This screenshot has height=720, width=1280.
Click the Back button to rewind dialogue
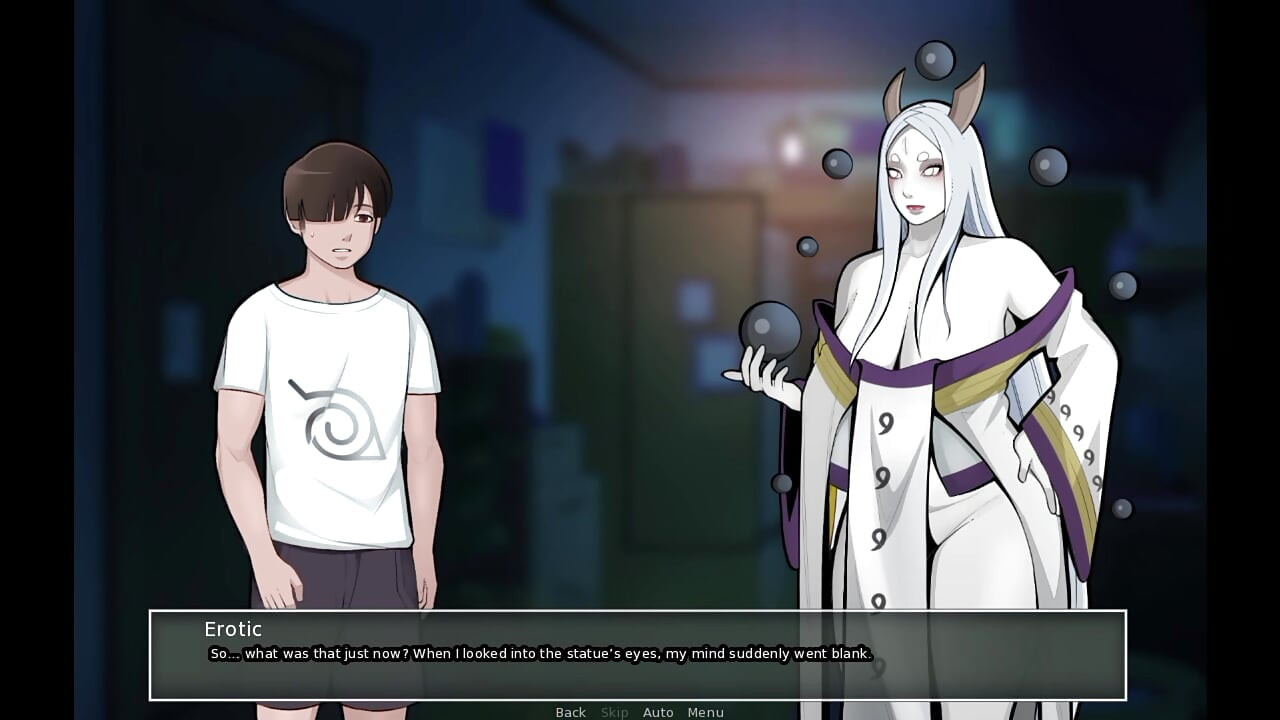pyautogui.click(x=570, y=712)
